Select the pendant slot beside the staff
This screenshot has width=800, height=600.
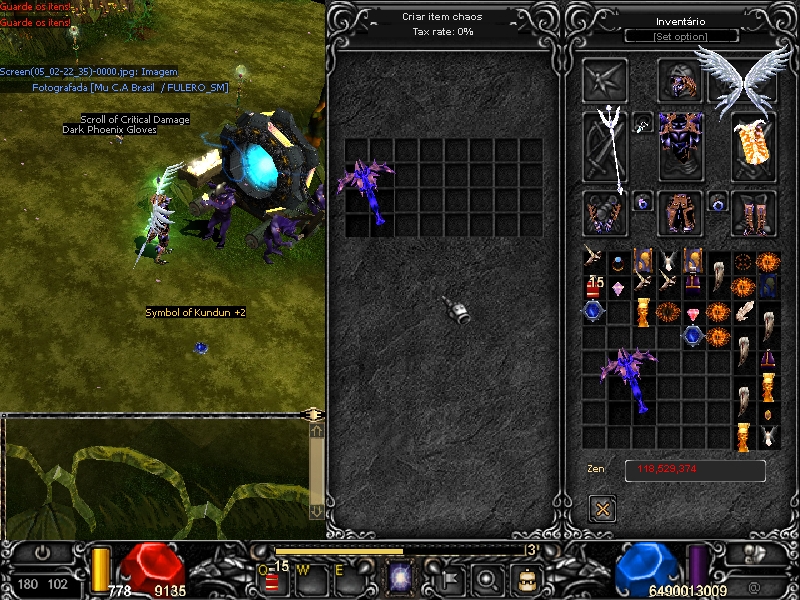[x=643, y=123]
